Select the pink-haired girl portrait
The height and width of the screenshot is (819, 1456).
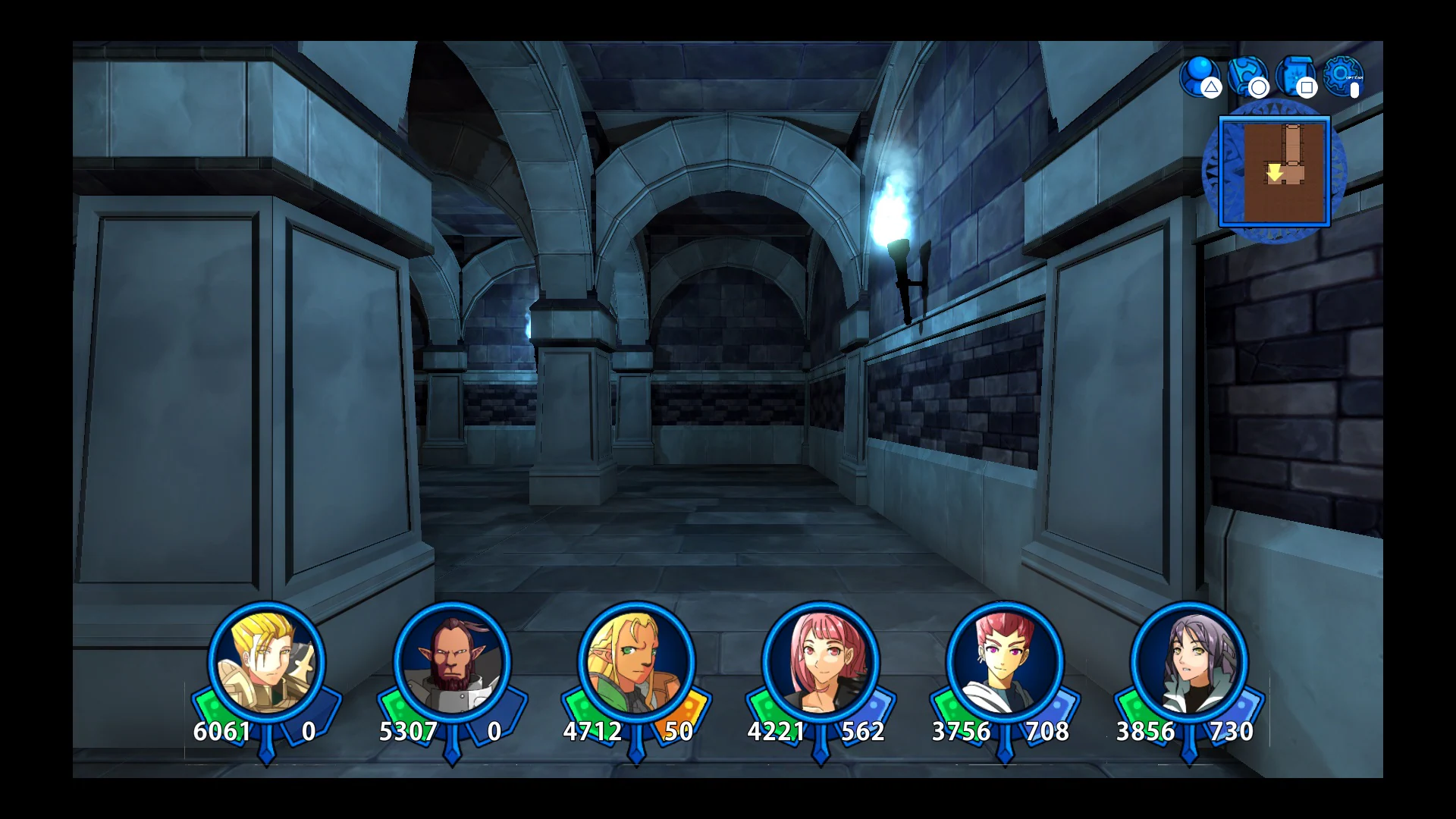(821, 662)
